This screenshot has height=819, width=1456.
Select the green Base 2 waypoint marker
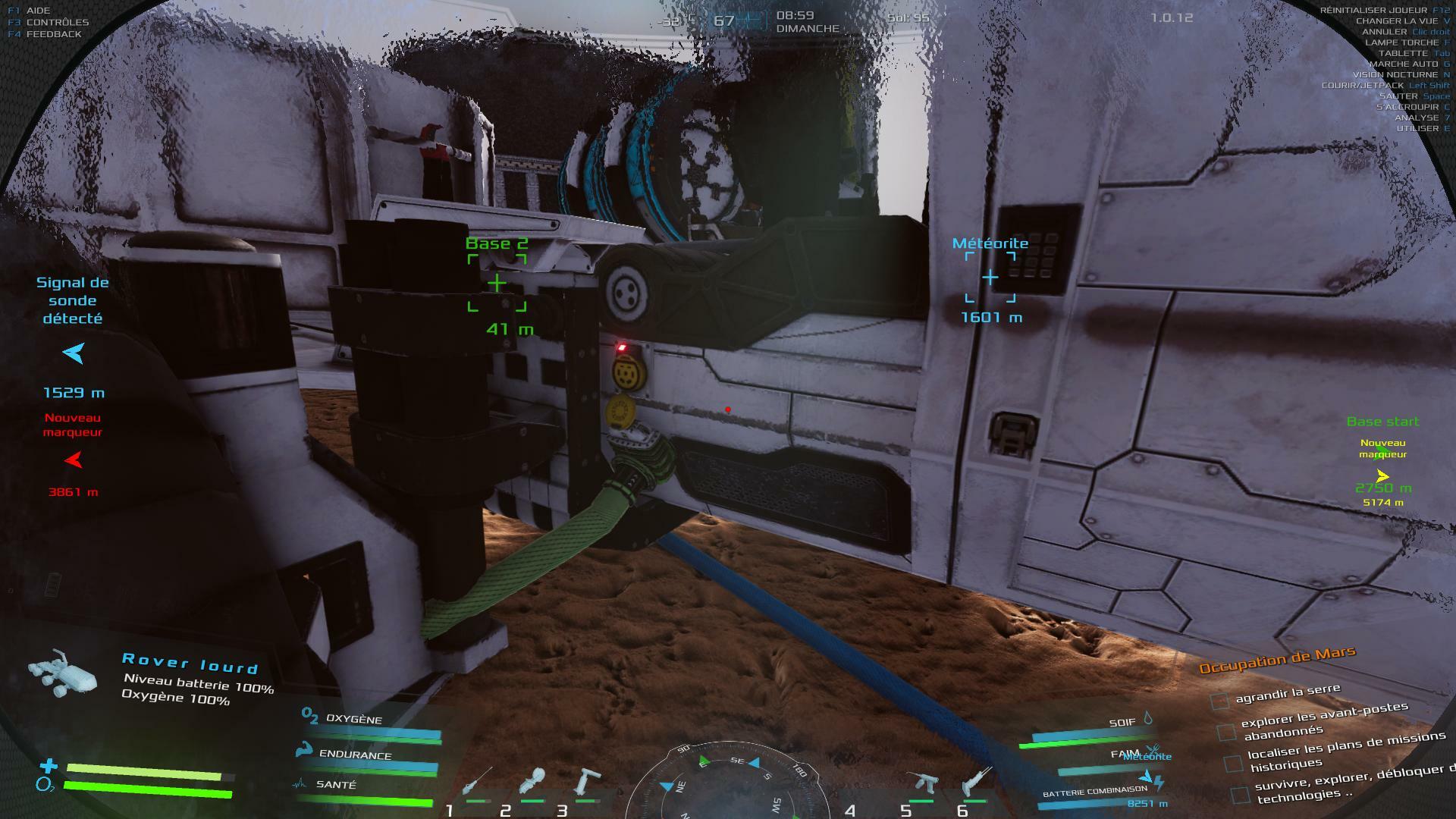[x=497, y=284]
